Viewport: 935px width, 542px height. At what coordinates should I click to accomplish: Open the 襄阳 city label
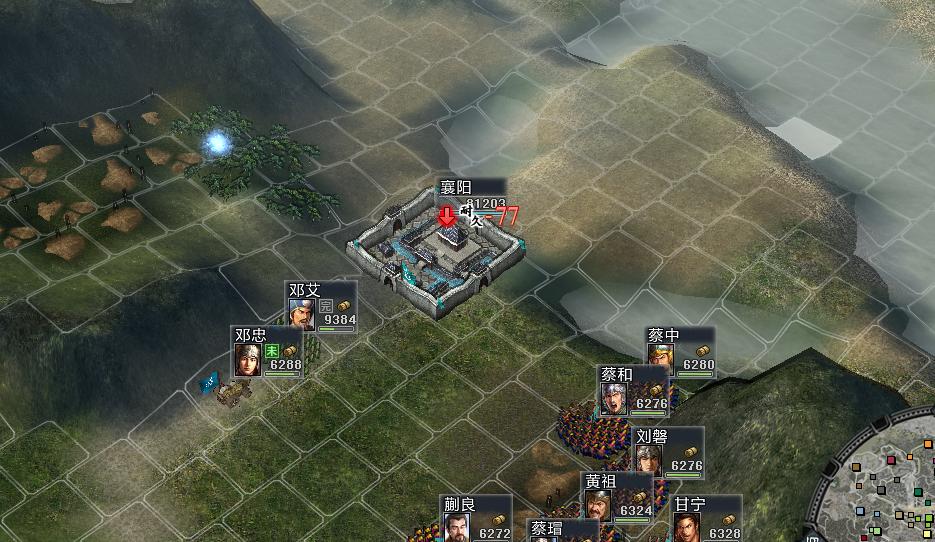457,188
